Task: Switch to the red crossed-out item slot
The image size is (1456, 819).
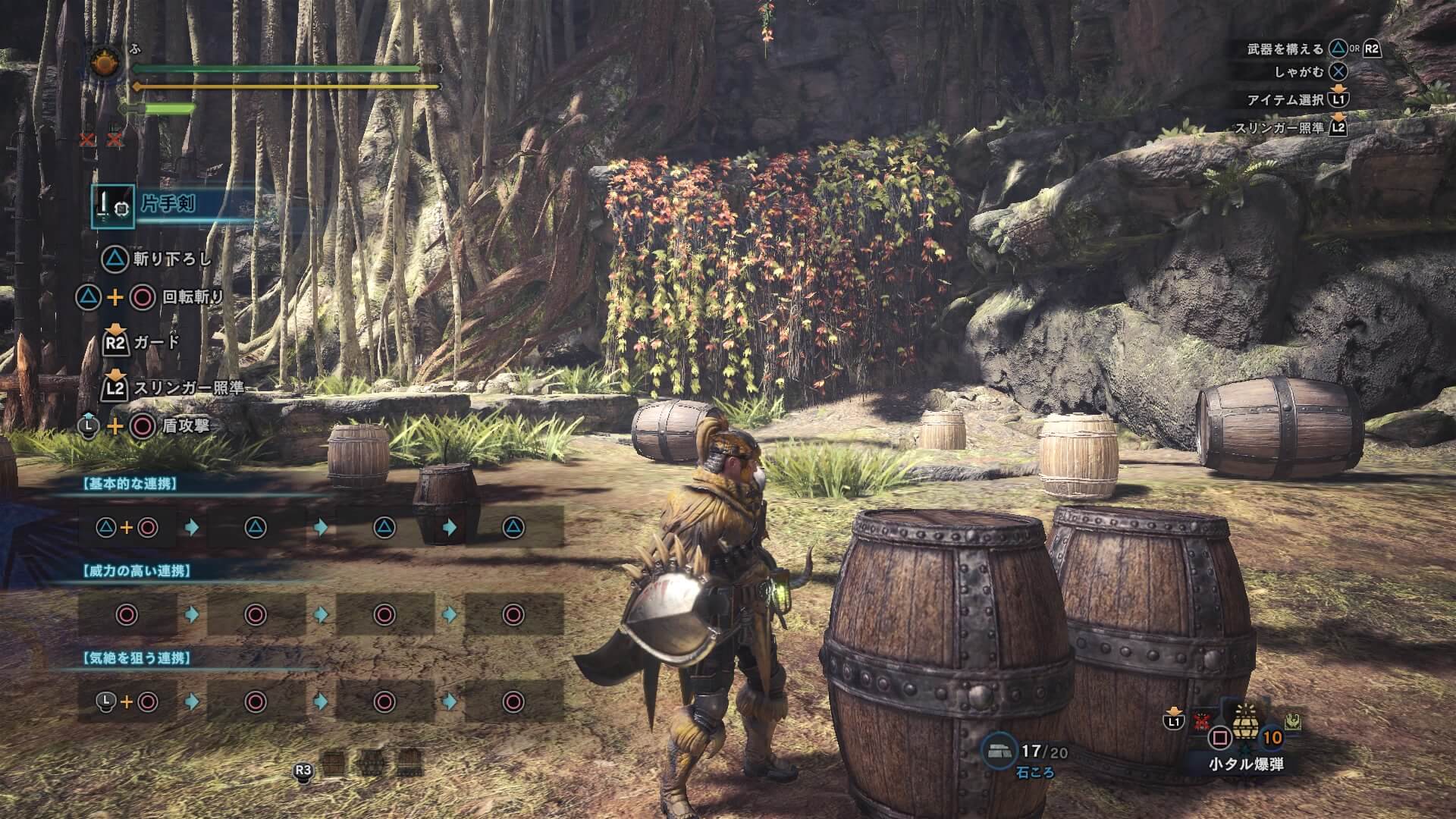Action: click(1200, 721)
